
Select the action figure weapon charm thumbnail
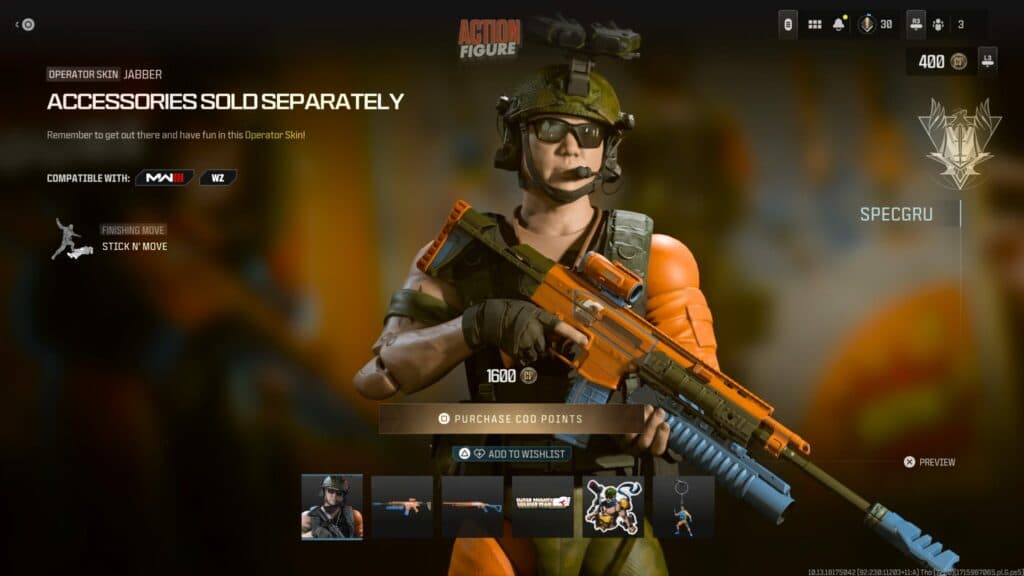tap(683, 507)
